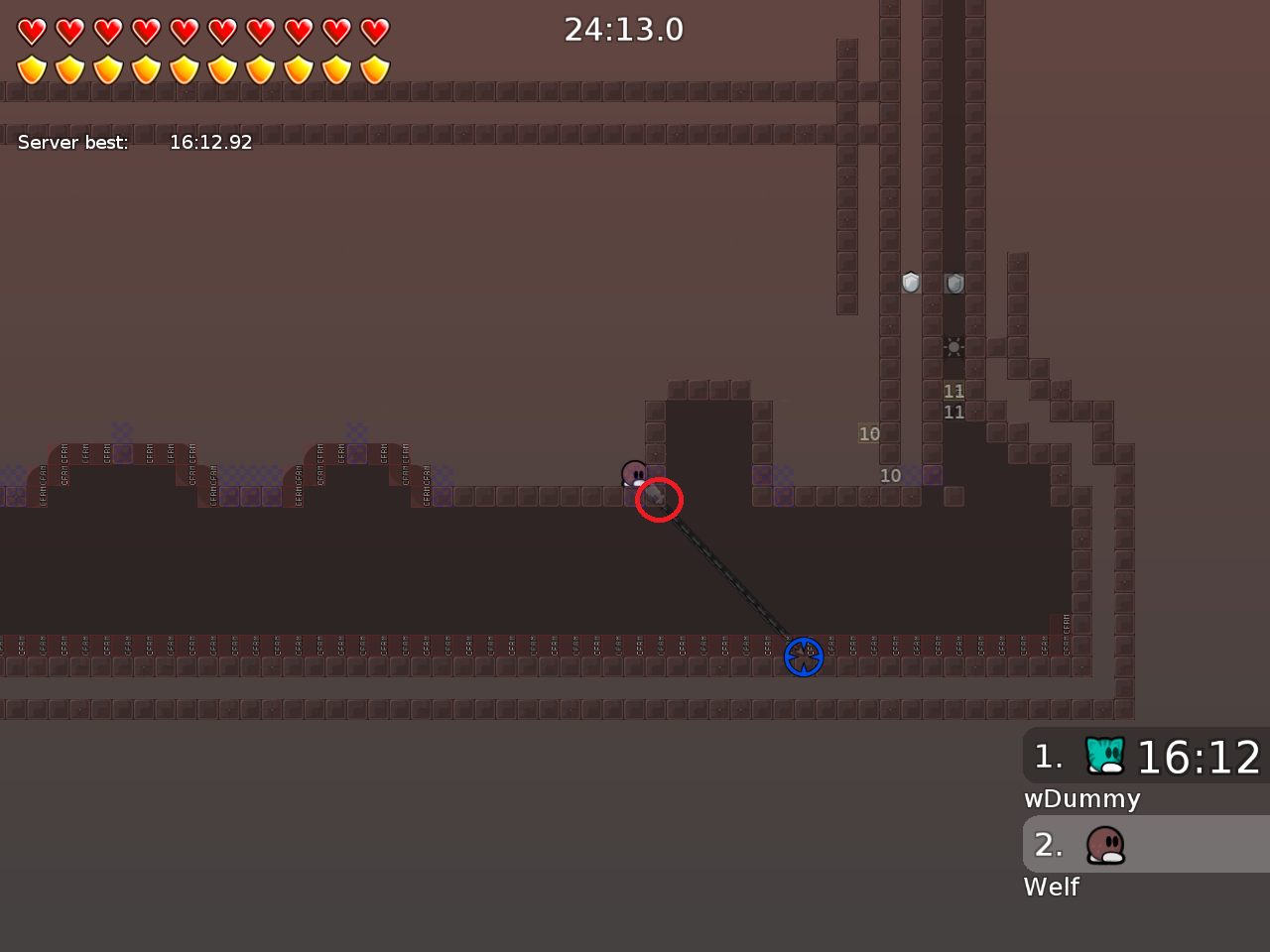Click the yellow-boxed 10 tile marker
The image size is (1270, 952).
click(869, 433)
